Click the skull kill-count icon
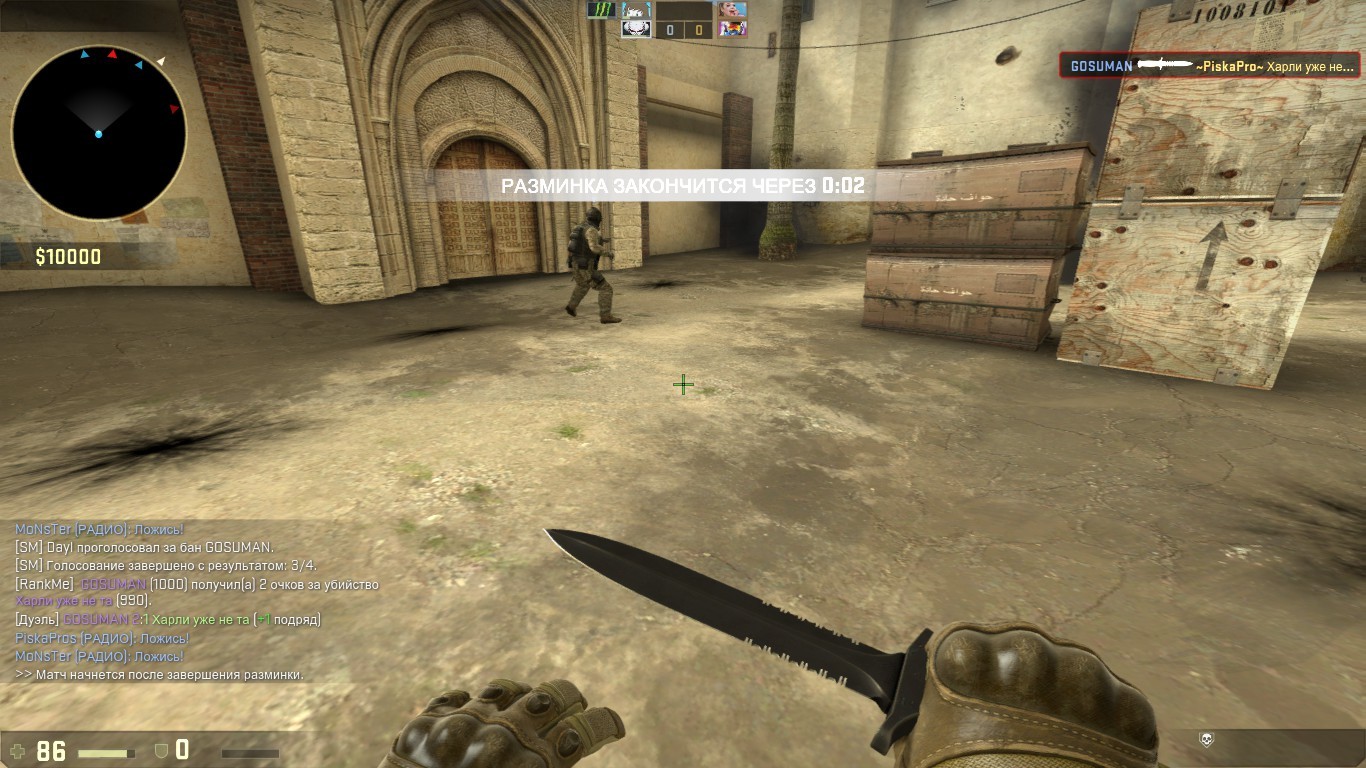The image size is (1366, 768). [1207, 740]
